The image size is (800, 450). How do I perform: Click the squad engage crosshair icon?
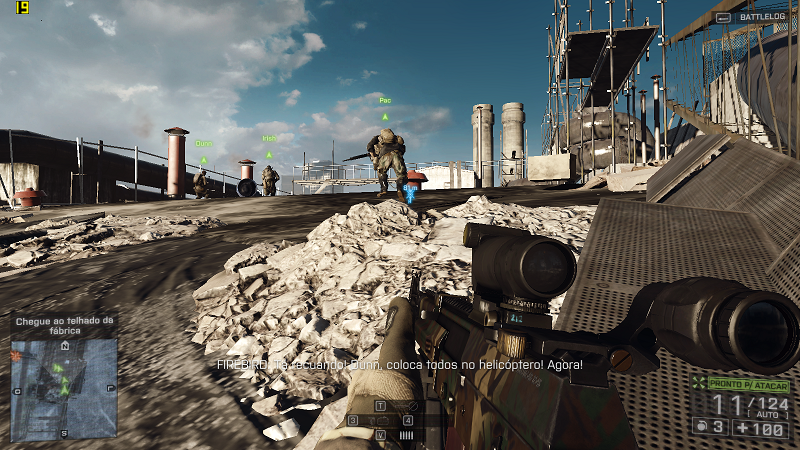pyautogui.click(x=699, y=385)
